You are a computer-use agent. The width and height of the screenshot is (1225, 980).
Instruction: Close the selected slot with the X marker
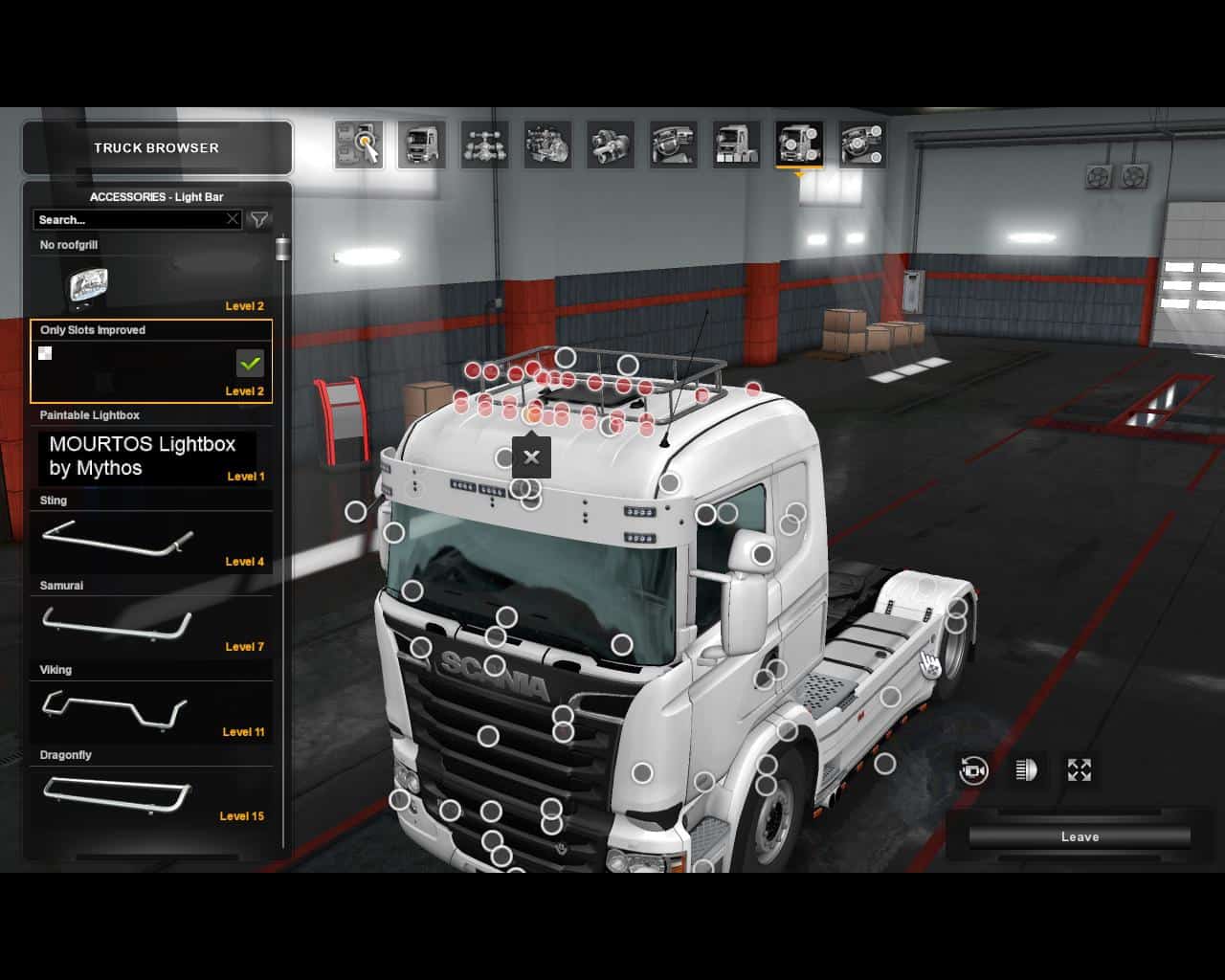click(x=531, y=457)
